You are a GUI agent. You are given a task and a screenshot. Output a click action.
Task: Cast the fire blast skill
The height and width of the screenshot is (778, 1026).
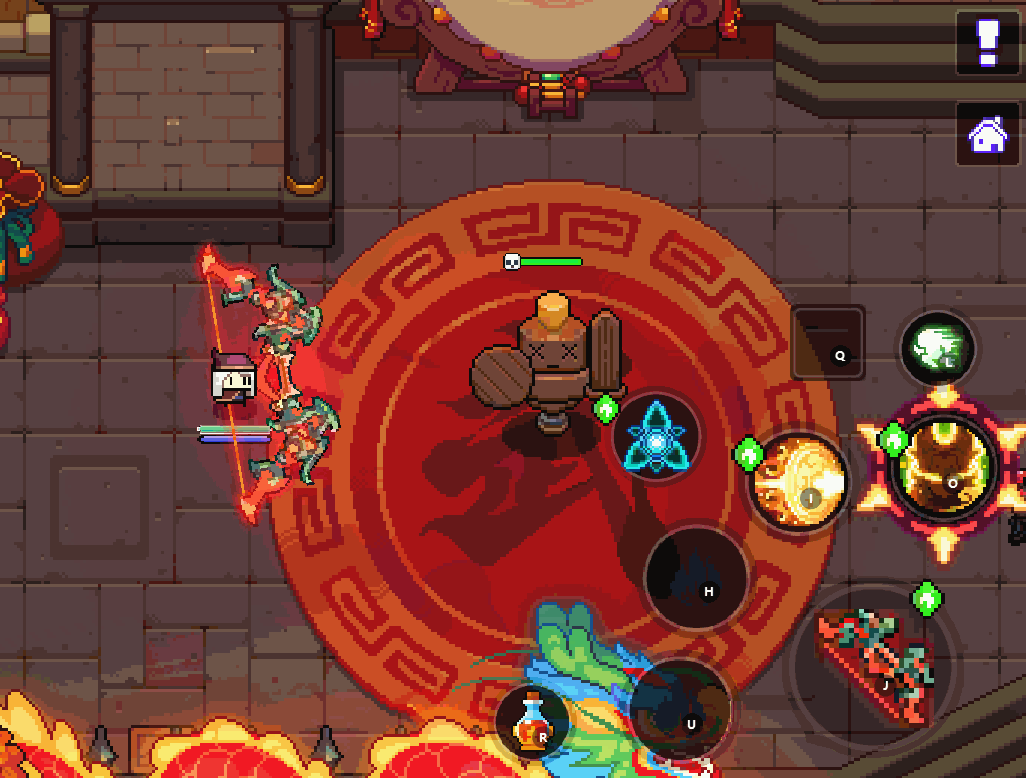coord(800,483)
